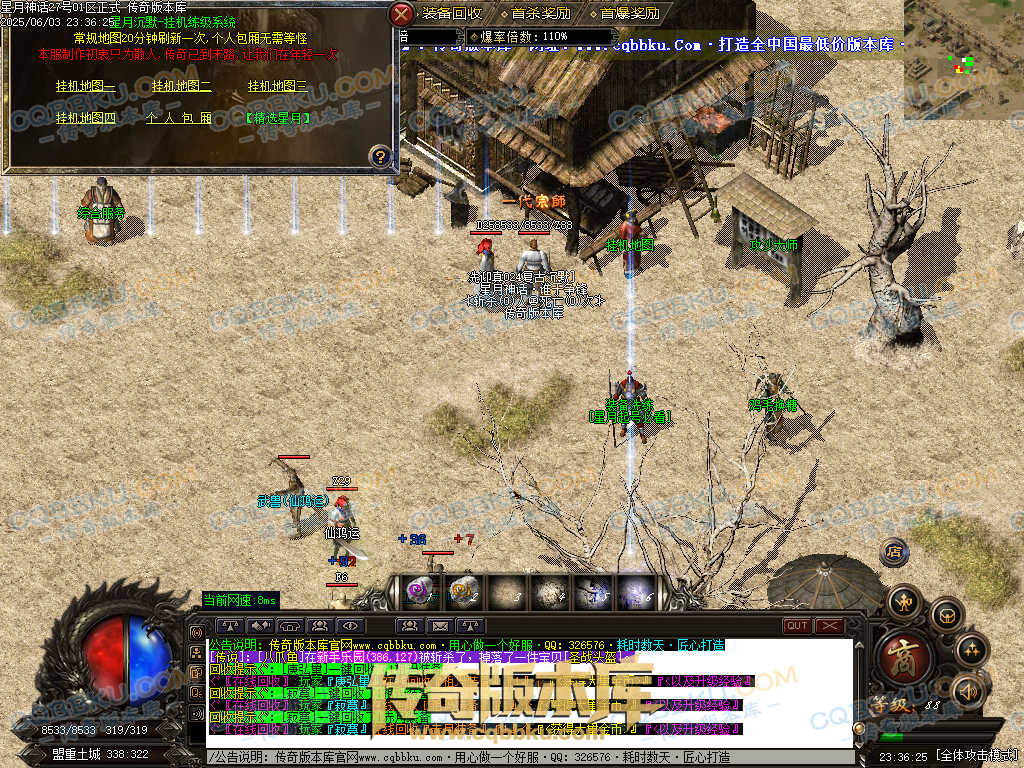
Task: Select the 挂机地图二 link
Action: (x=181, y=86)
